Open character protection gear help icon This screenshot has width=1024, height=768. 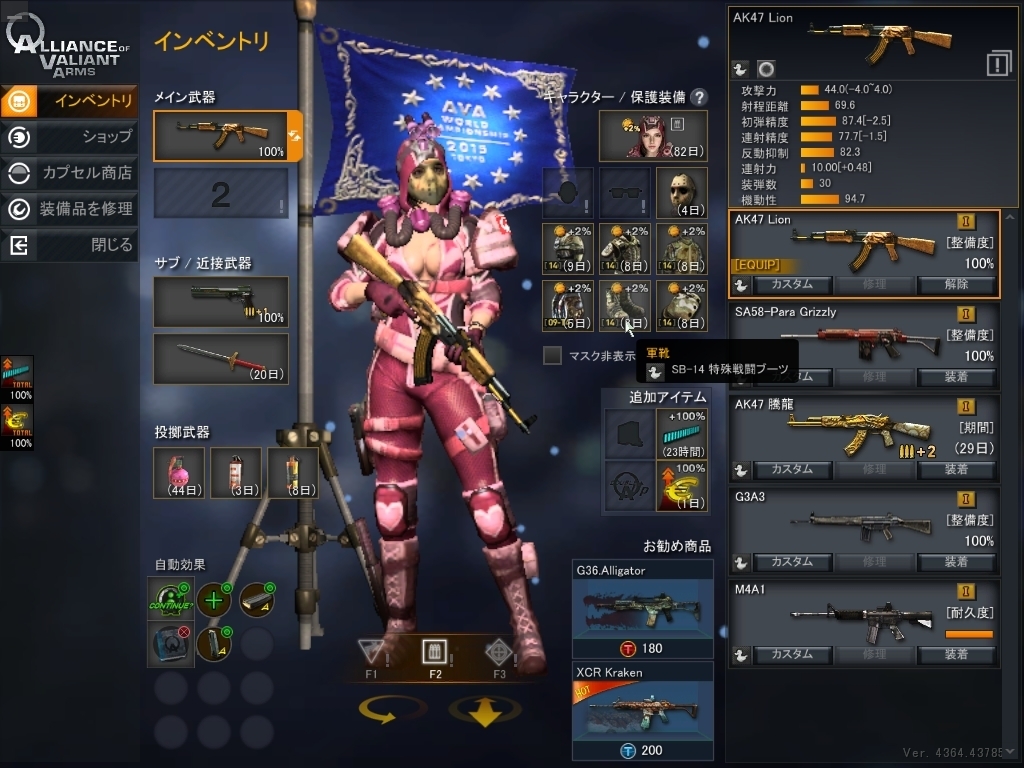pyautogui.click(x=699, y=97)
